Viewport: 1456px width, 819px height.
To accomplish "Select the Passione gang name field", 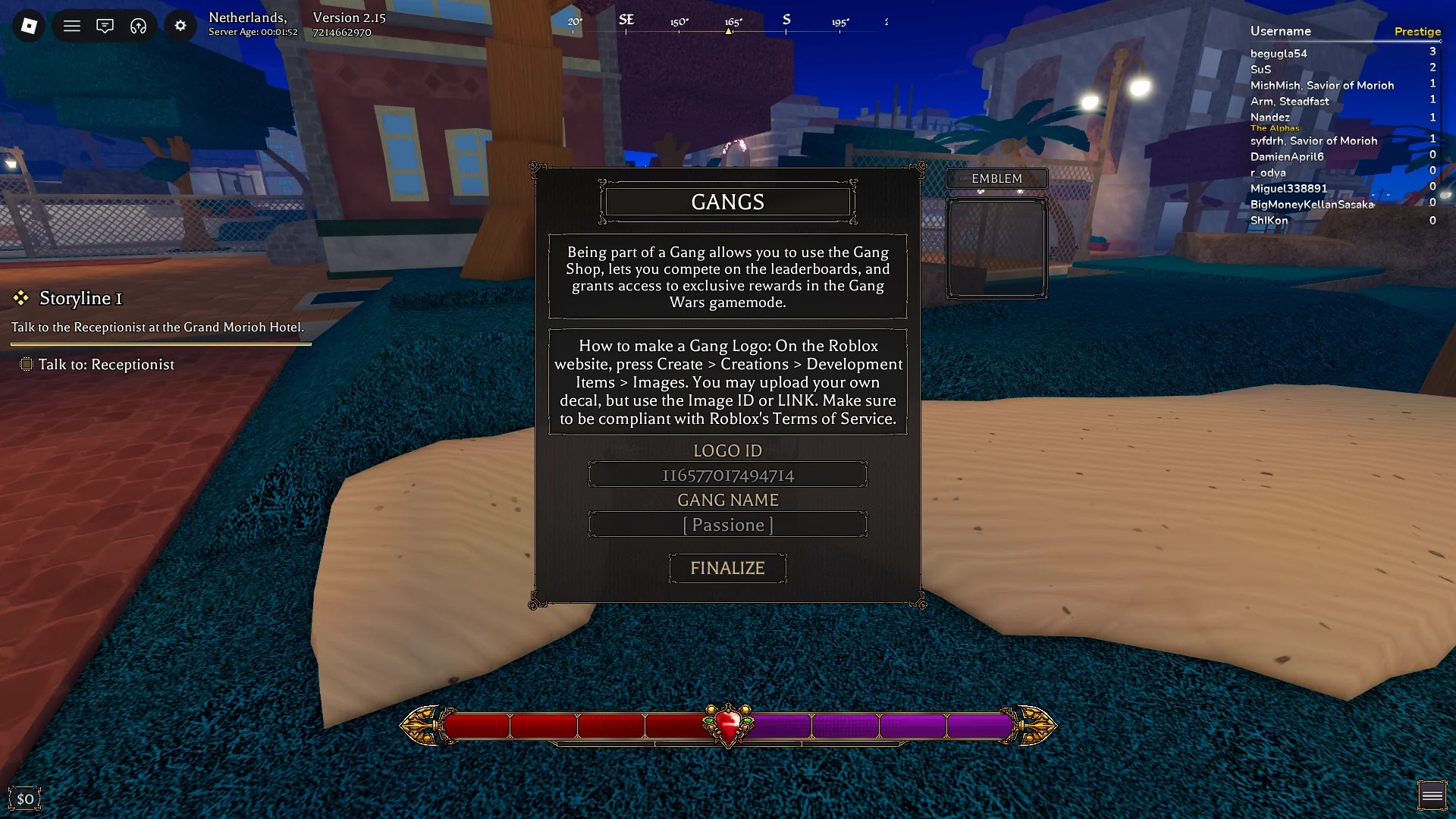I will pos(727,524).
